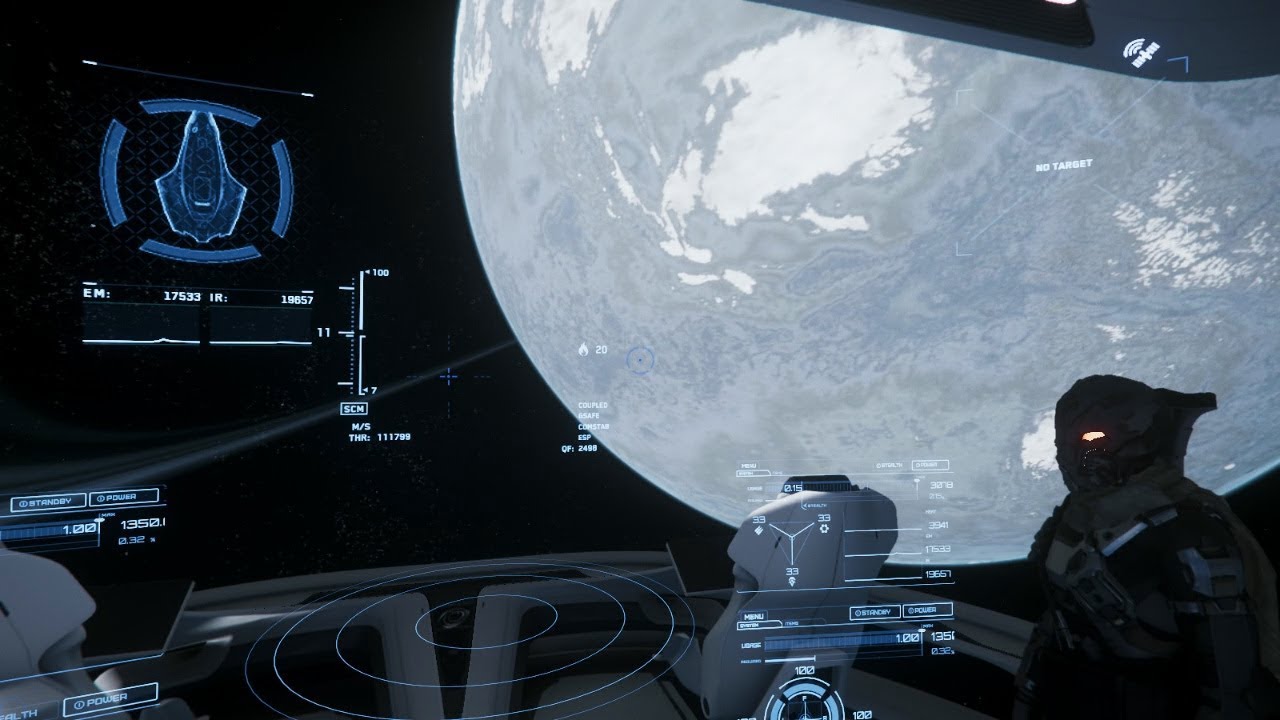Select the striped weapons icon on power triangle
Viewport: 1280px width, 720px height.
pyautogui.click(x=759, y=530)
